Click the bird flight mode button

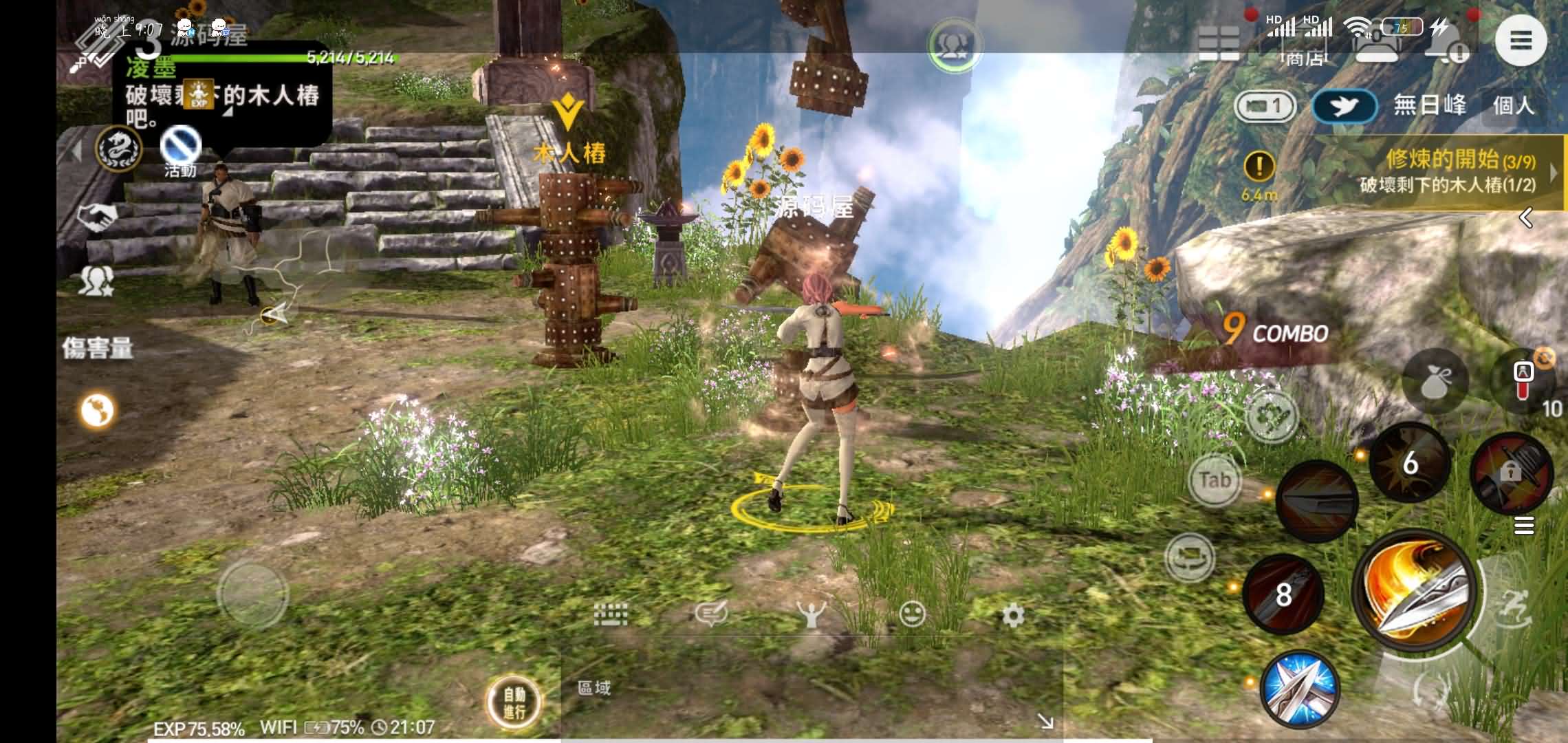[x=1344, y=107]
